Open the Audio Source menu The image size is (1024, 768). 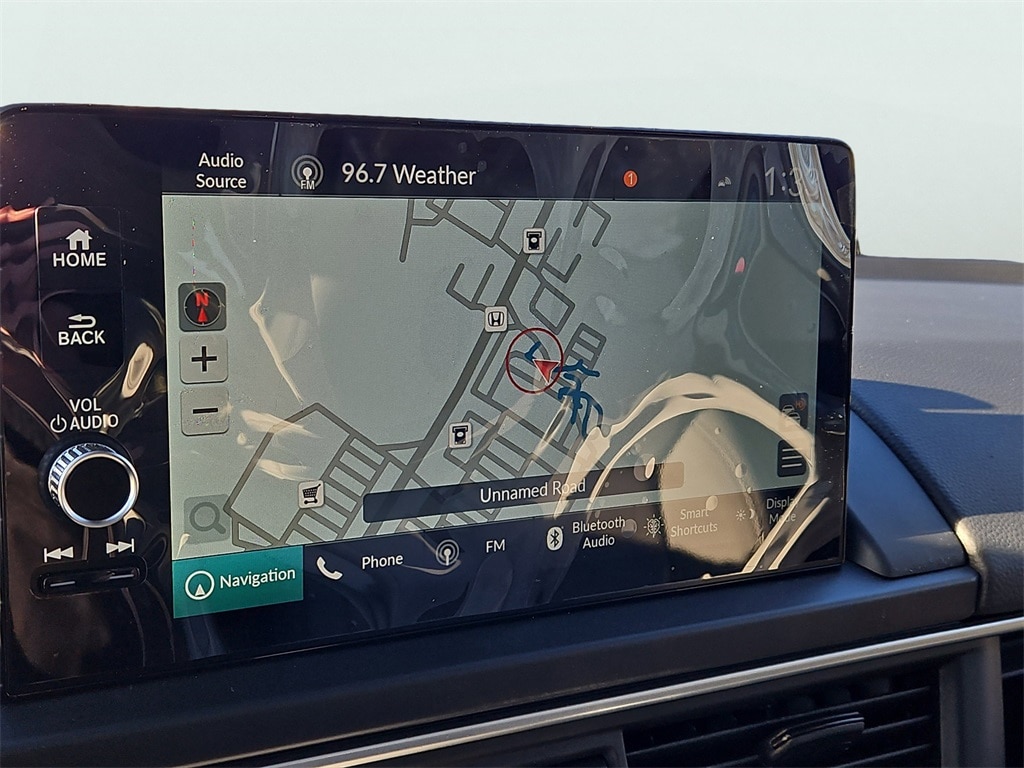[221, 171]
